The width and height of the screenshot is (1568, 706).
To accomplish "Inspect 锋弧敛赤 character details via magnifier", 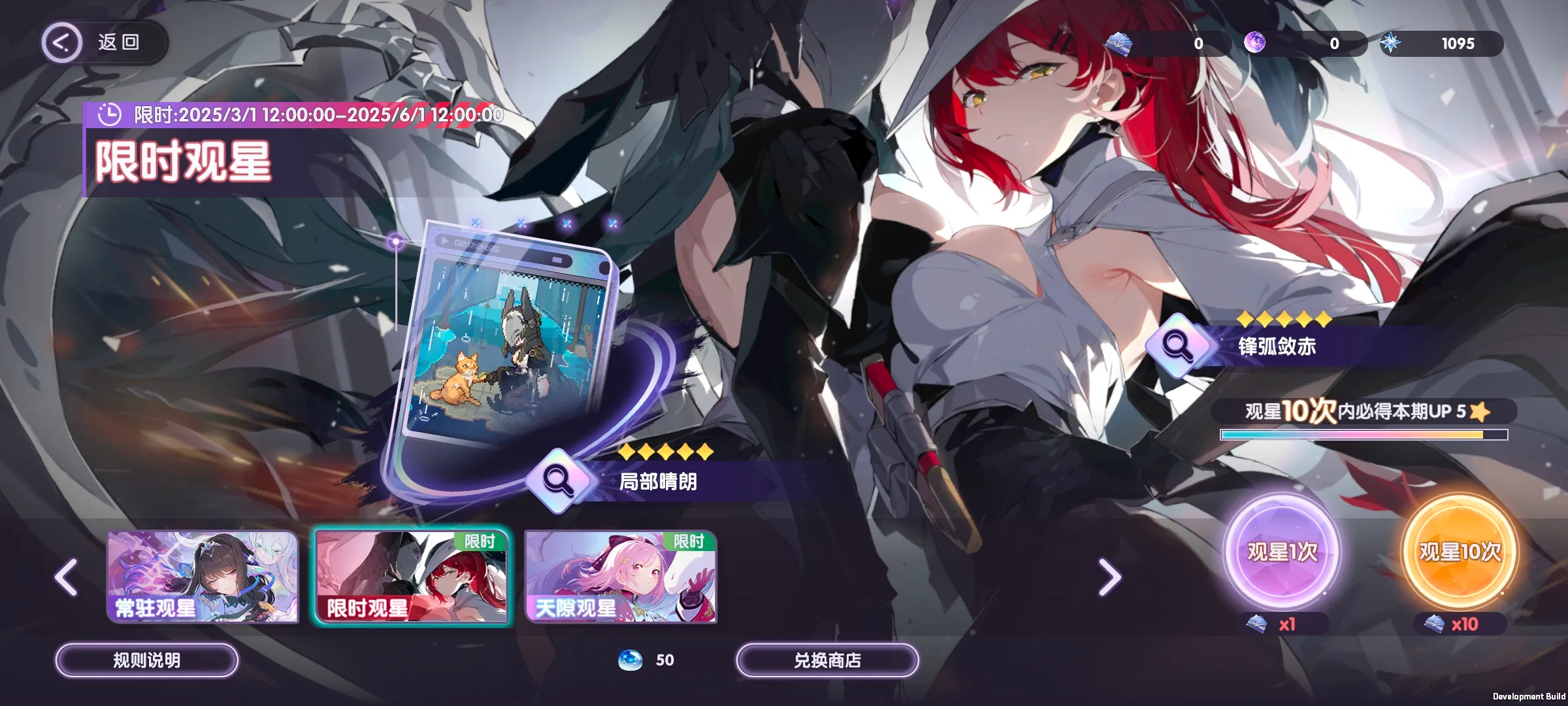I will click(x=1178, y=345).
